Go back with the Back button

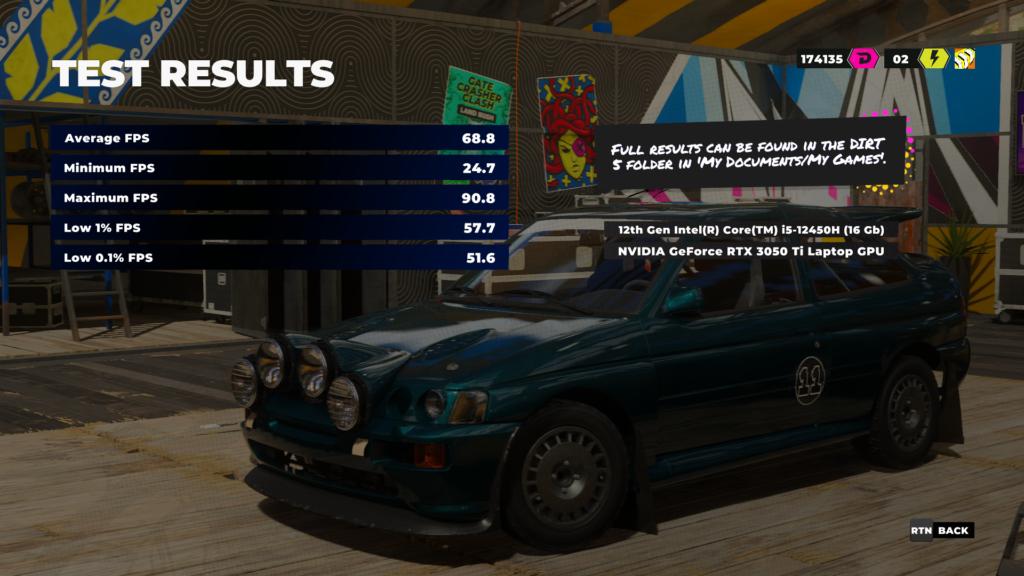pos(941,530)
